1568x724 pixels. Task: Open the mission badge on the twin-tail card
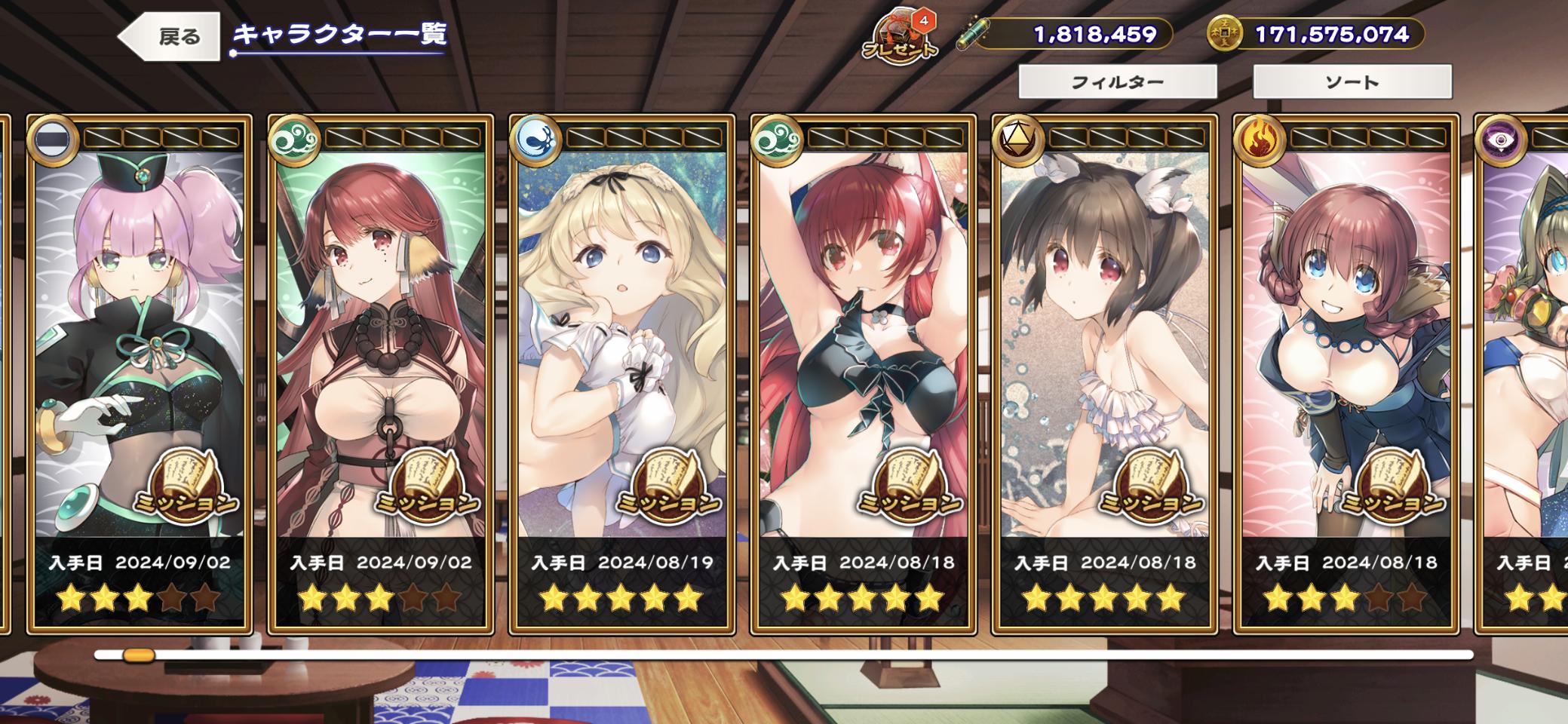tap(1151, 486)
